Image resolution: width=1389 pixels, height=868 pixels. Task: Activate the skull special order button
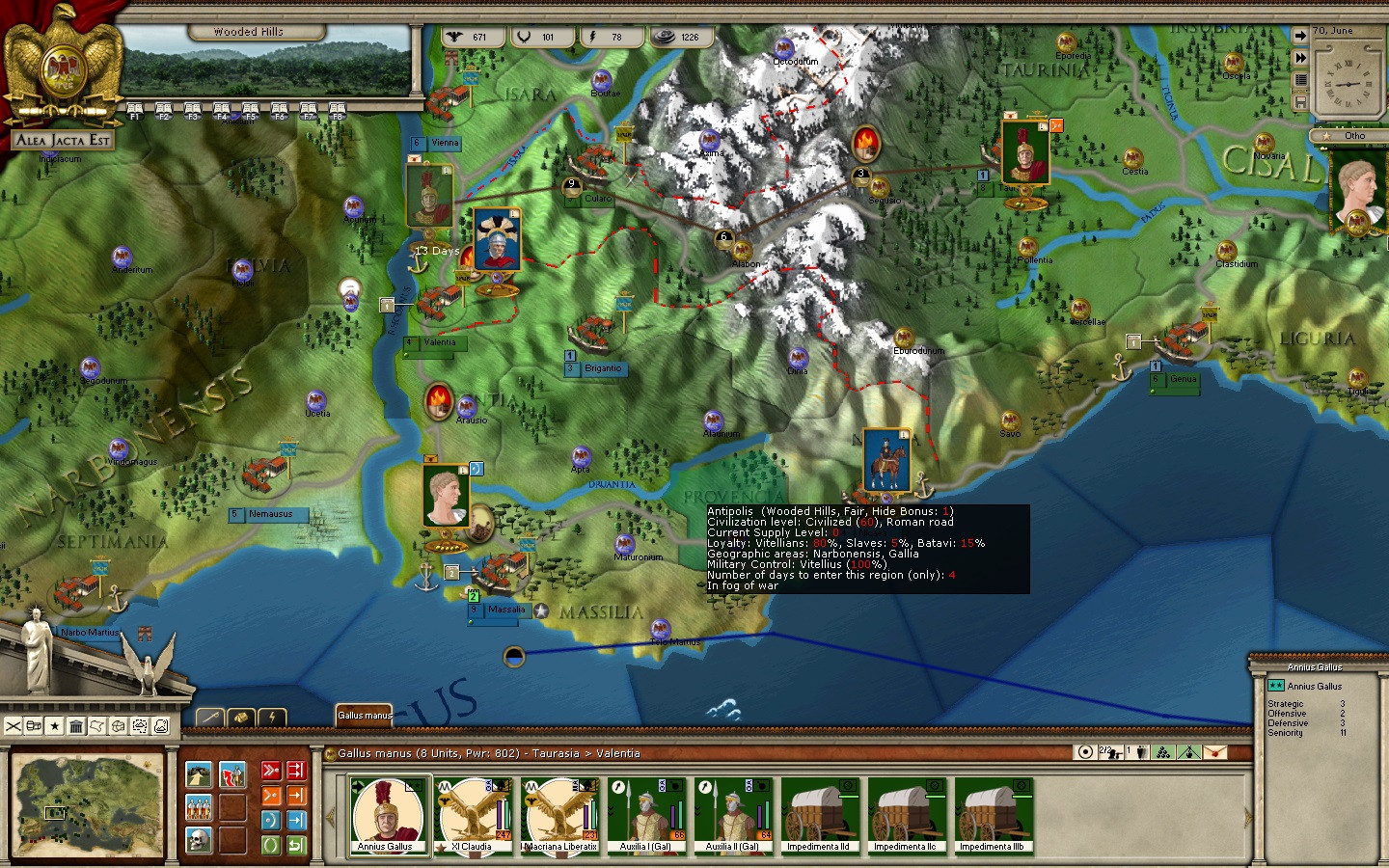point(200,840)
